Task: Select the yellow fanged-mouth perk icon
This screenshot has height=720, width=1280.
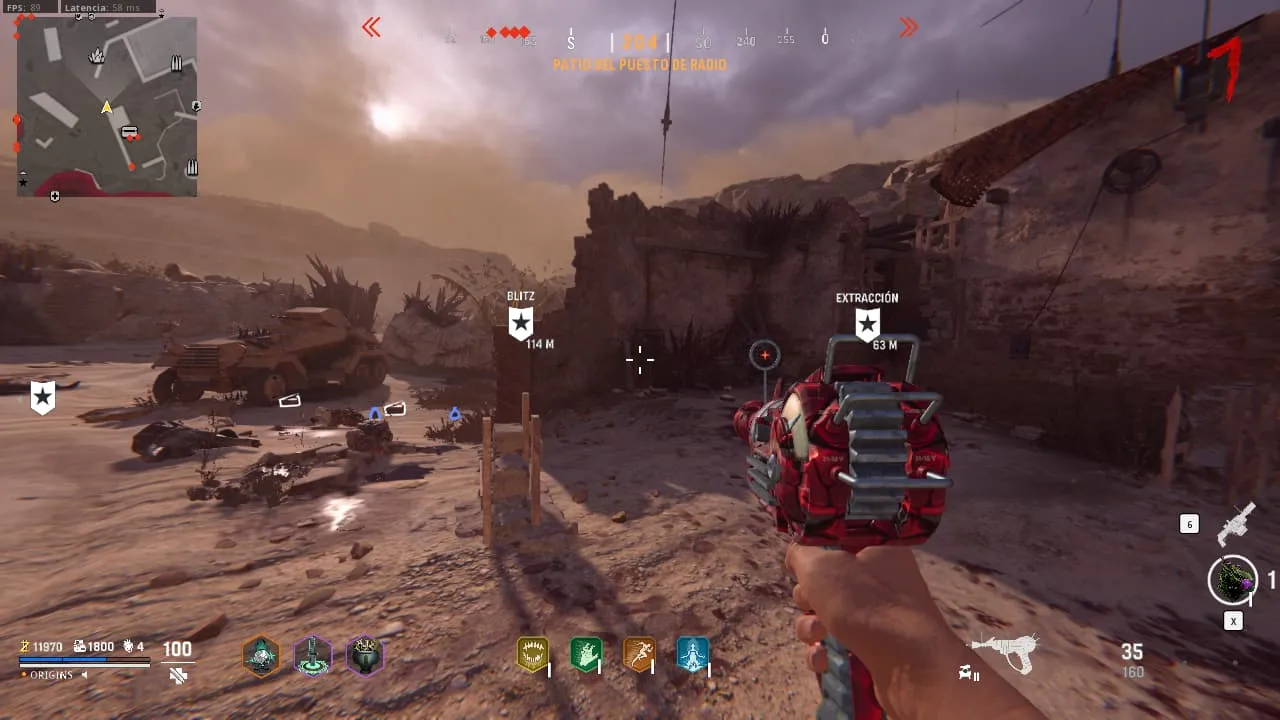Action: click(532, 655)
